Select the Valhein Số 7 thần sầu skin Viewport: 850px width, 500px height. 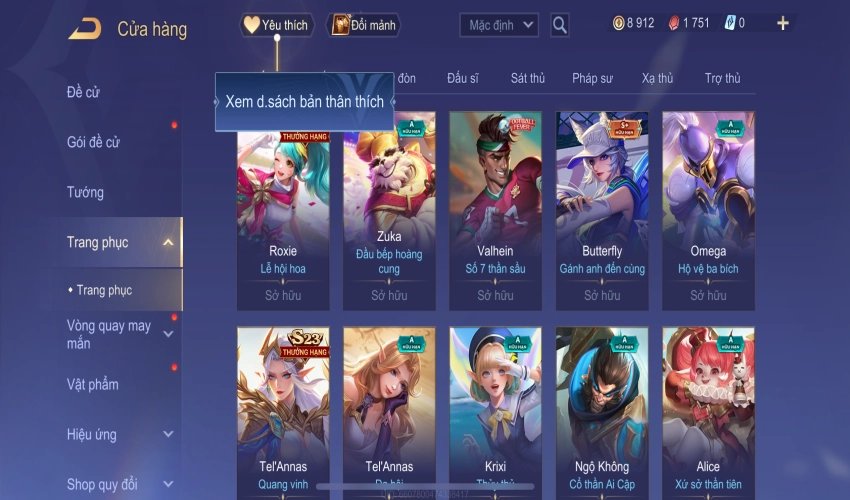495,210
